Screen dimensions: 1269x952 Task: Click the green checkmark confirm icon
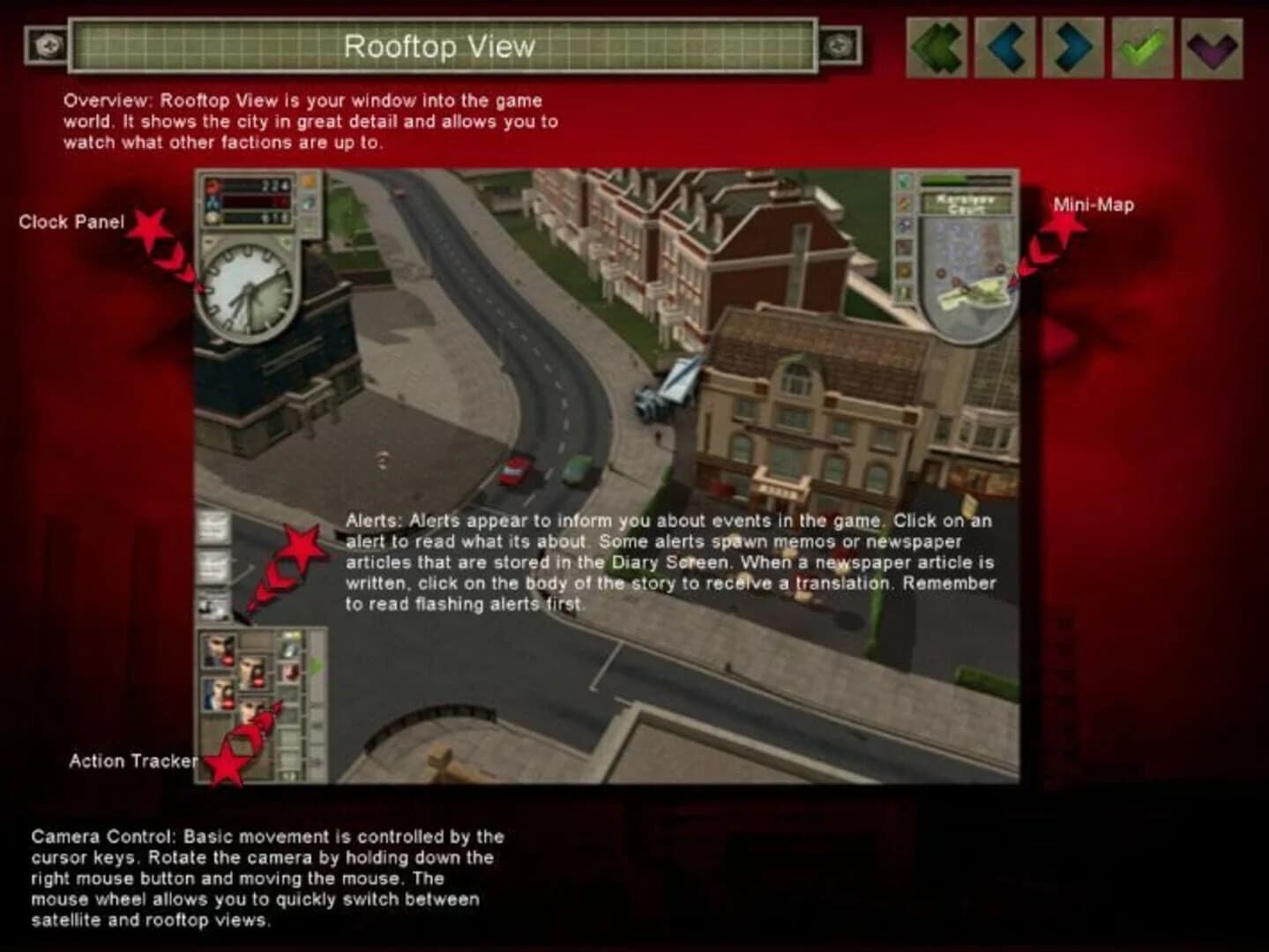click(x=1140, y=48)
